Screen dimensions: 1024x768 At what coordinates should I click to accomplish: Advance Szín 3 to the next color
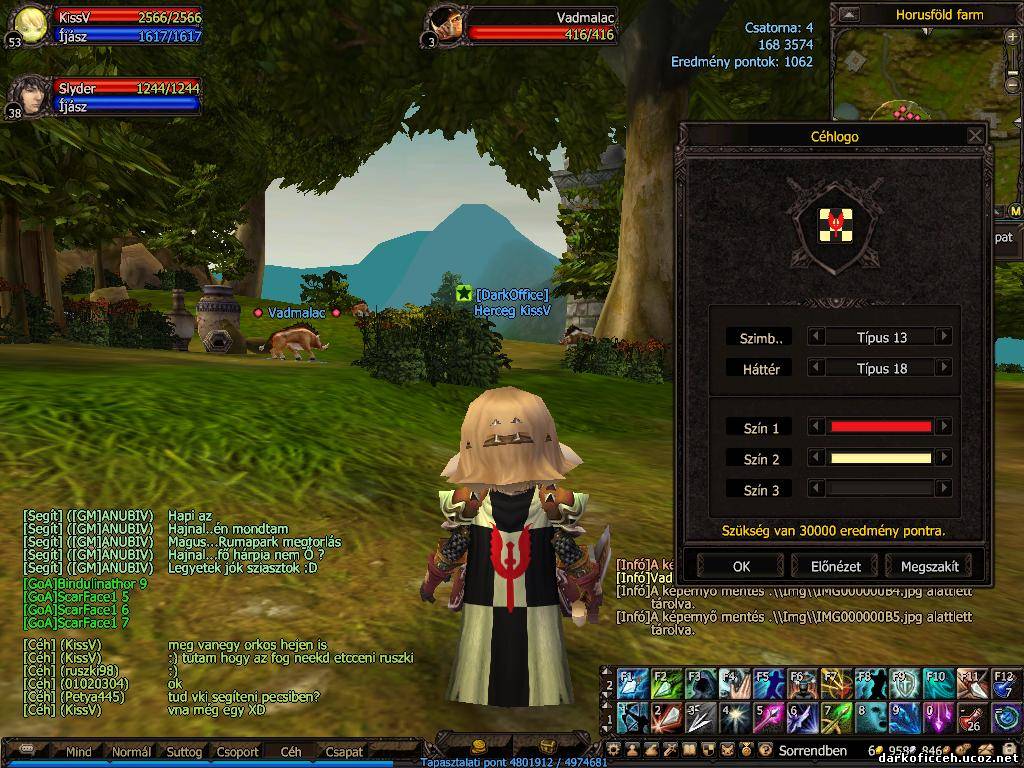click(x=943, y=490)
